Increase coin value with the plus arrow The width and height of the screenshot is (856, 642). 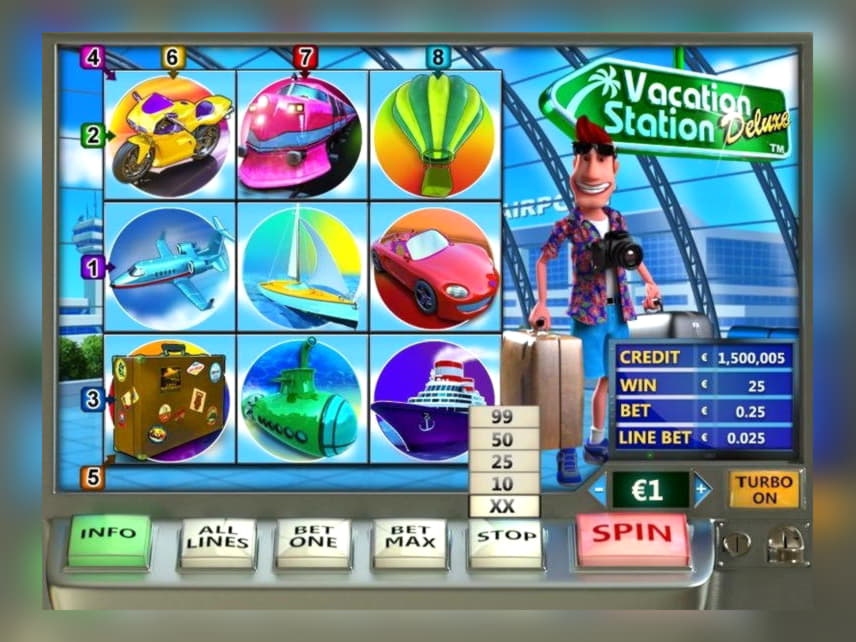pyautogui.click(x=701, y=490)
